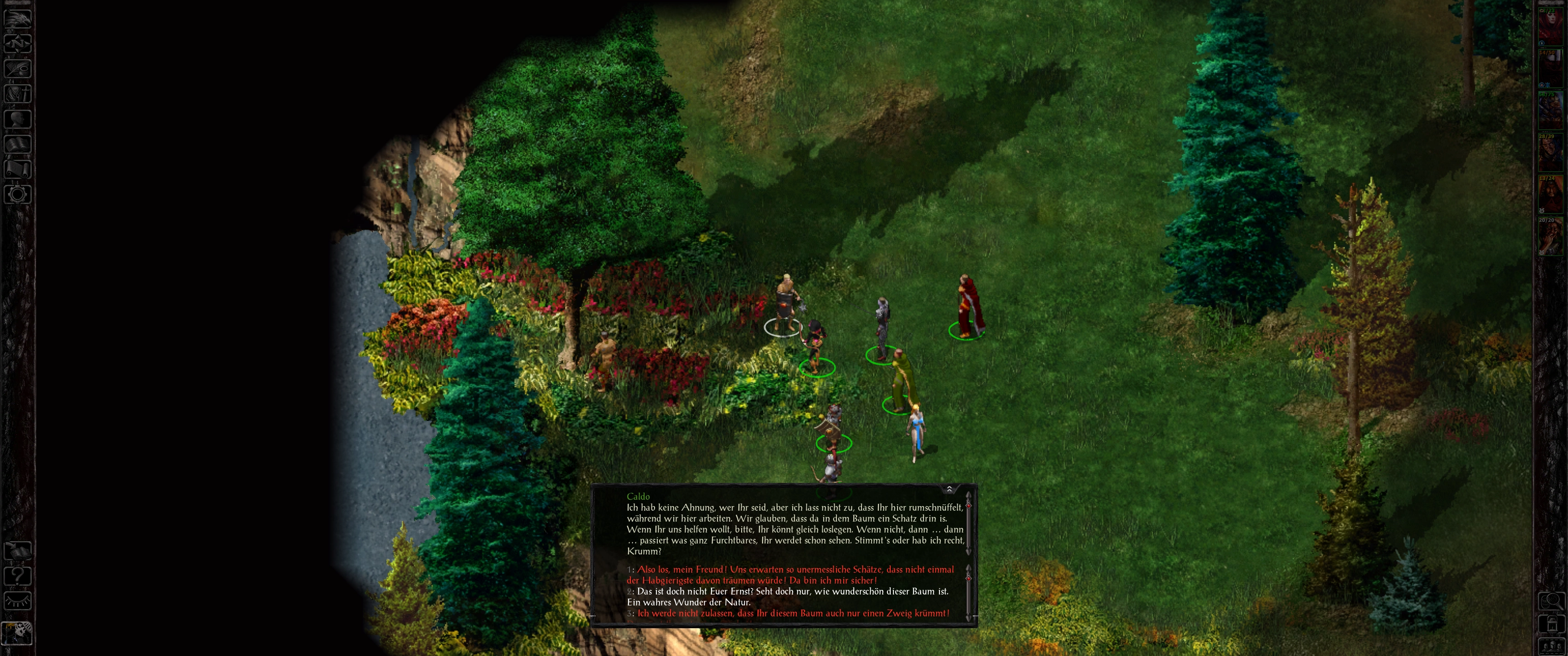Viewport: 1568px width, 656px height.
Task: Open the journal quill and inkwell button
Action: (x=18, y=68)
